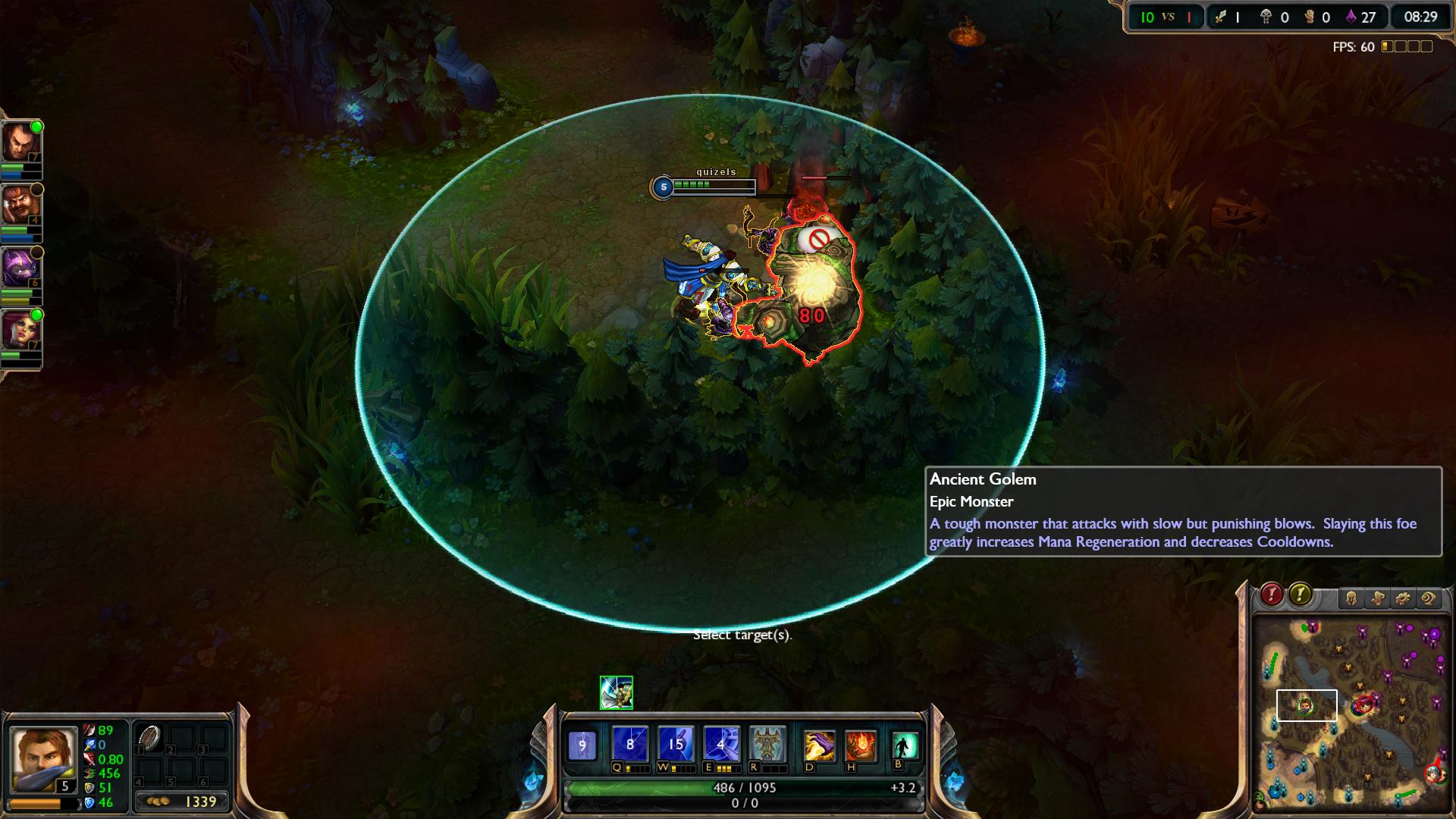
Task: Select the top teammate portrait in the ally list
Action: point(20,142)
